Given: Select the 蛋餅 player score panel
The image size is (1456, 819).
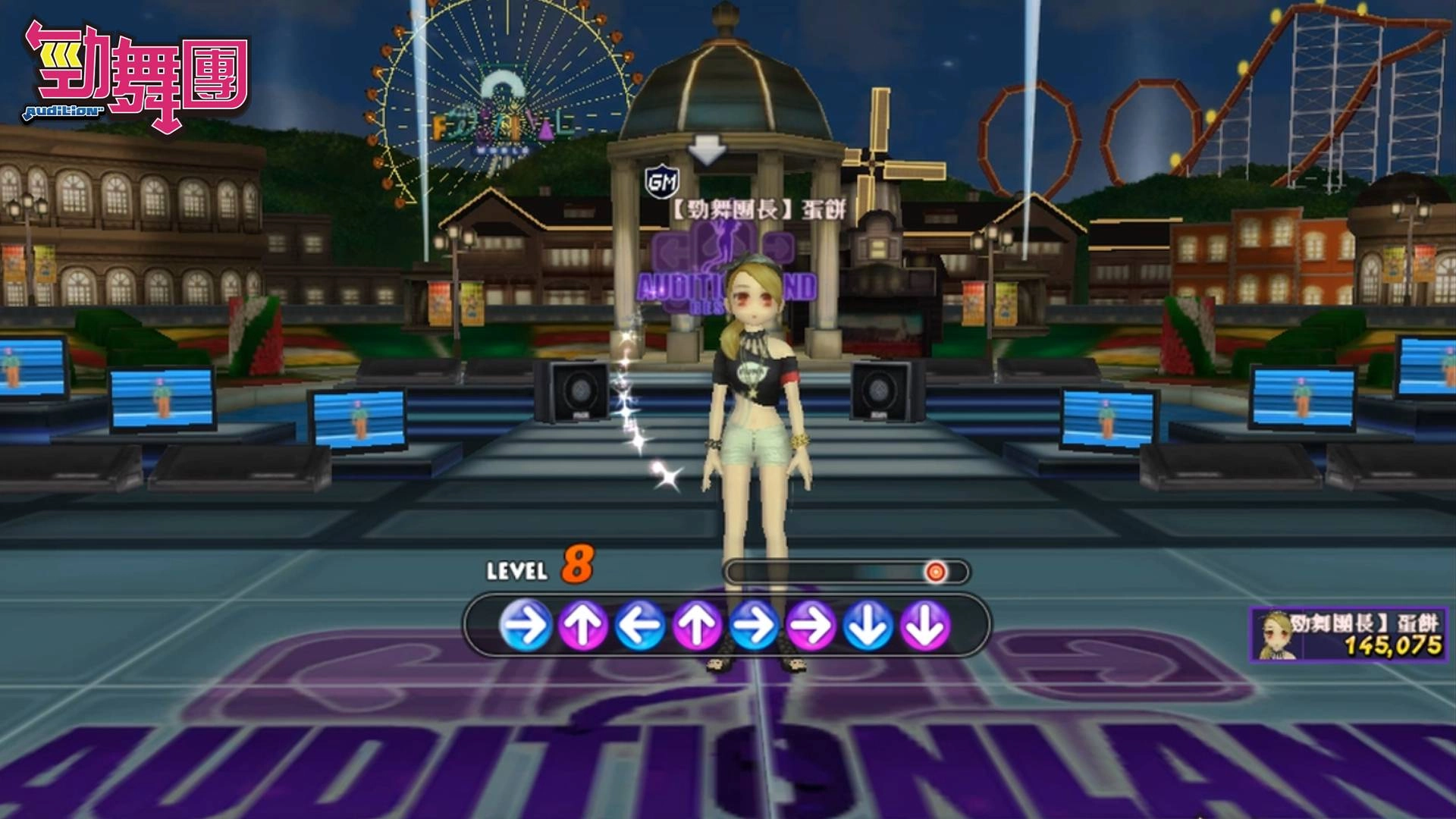Looking at the screenshot, I should click(x=1349, y=634).
